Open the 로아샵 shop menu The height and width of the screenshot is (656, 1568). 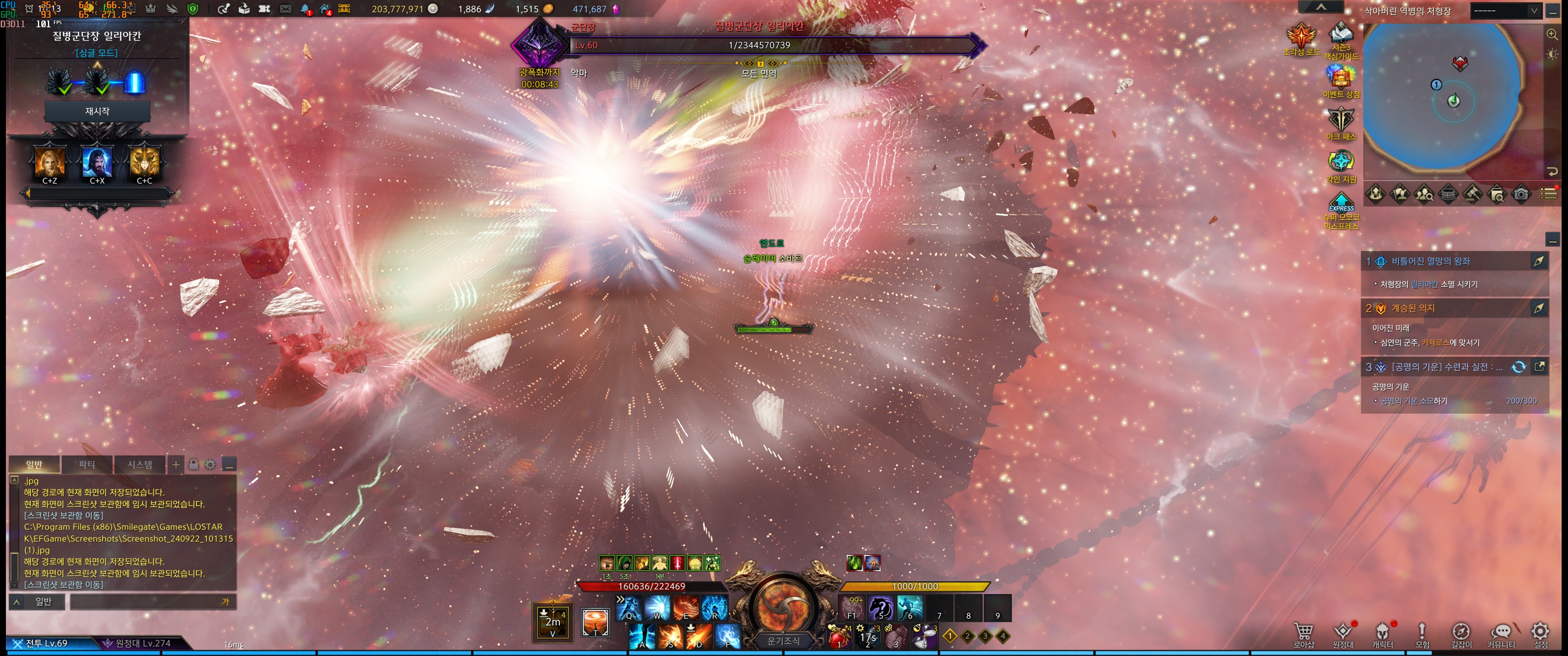coord(1303,634)
